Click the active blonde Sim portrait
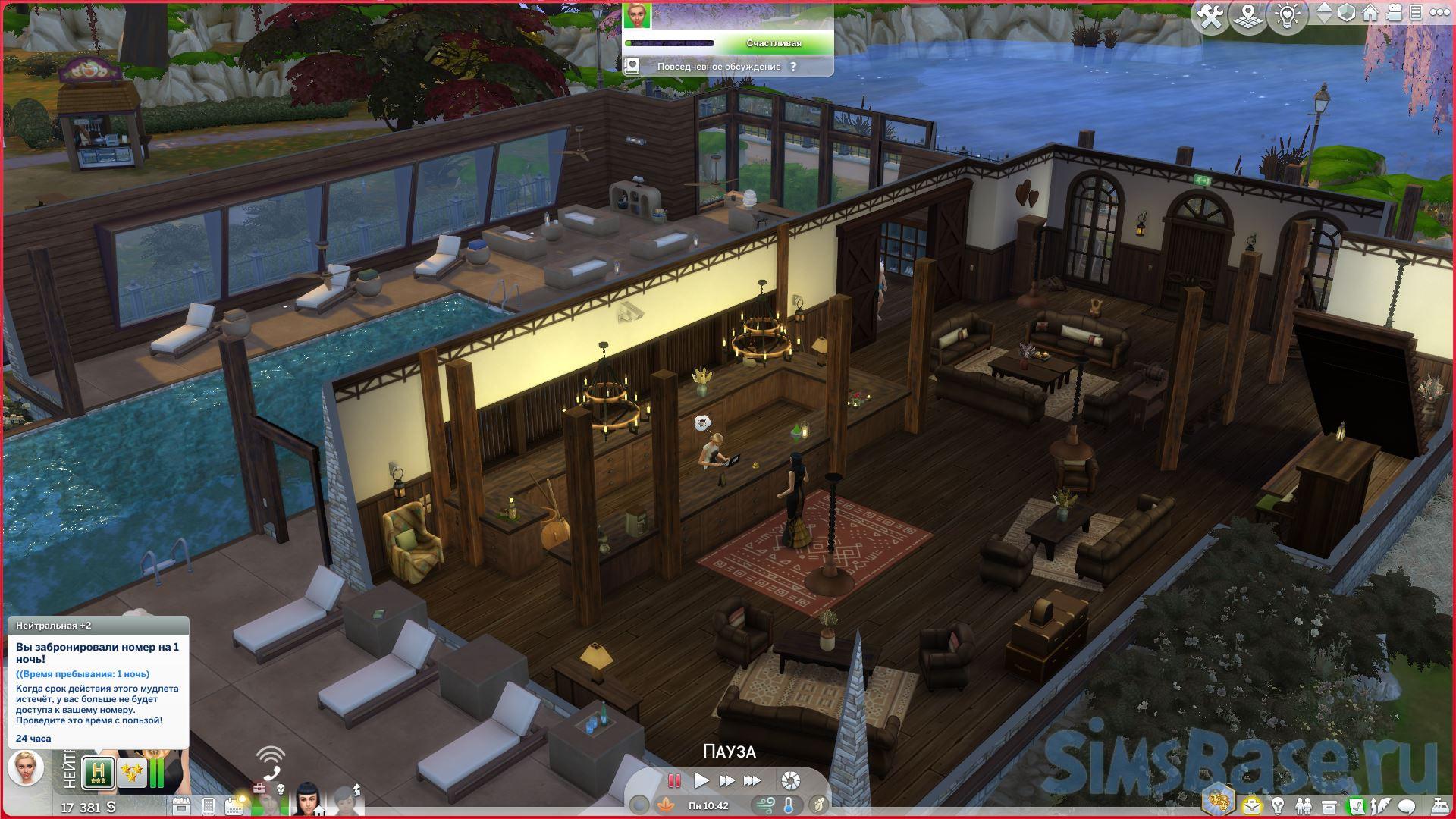Image resolution: width=1456 pixels, height=819 pixels. (x=26, y=767)
